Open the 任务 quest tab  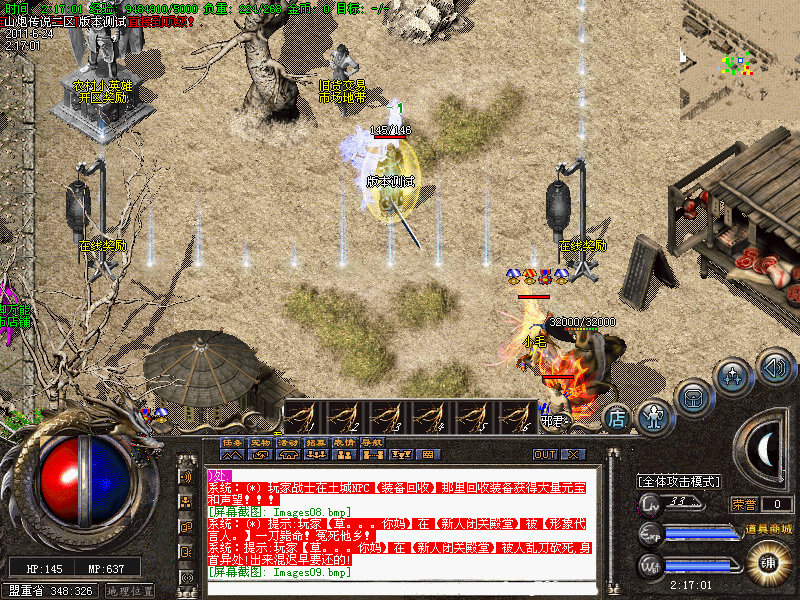232,441
